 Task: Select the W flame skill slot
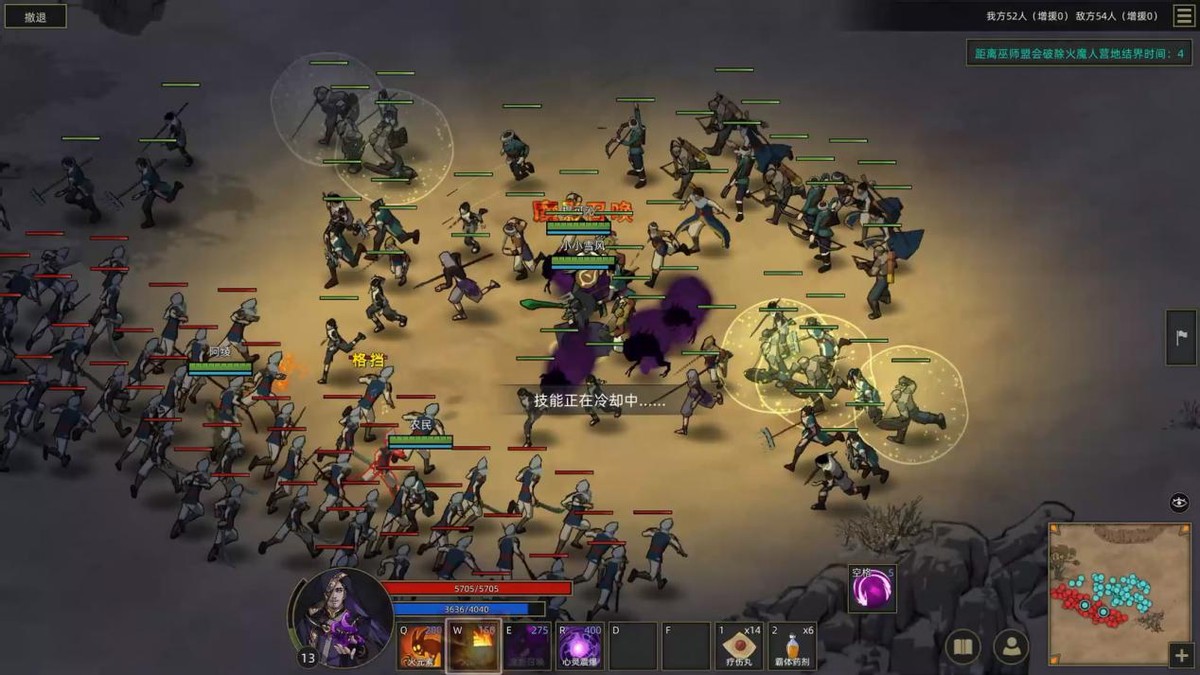tap(473, 646)
